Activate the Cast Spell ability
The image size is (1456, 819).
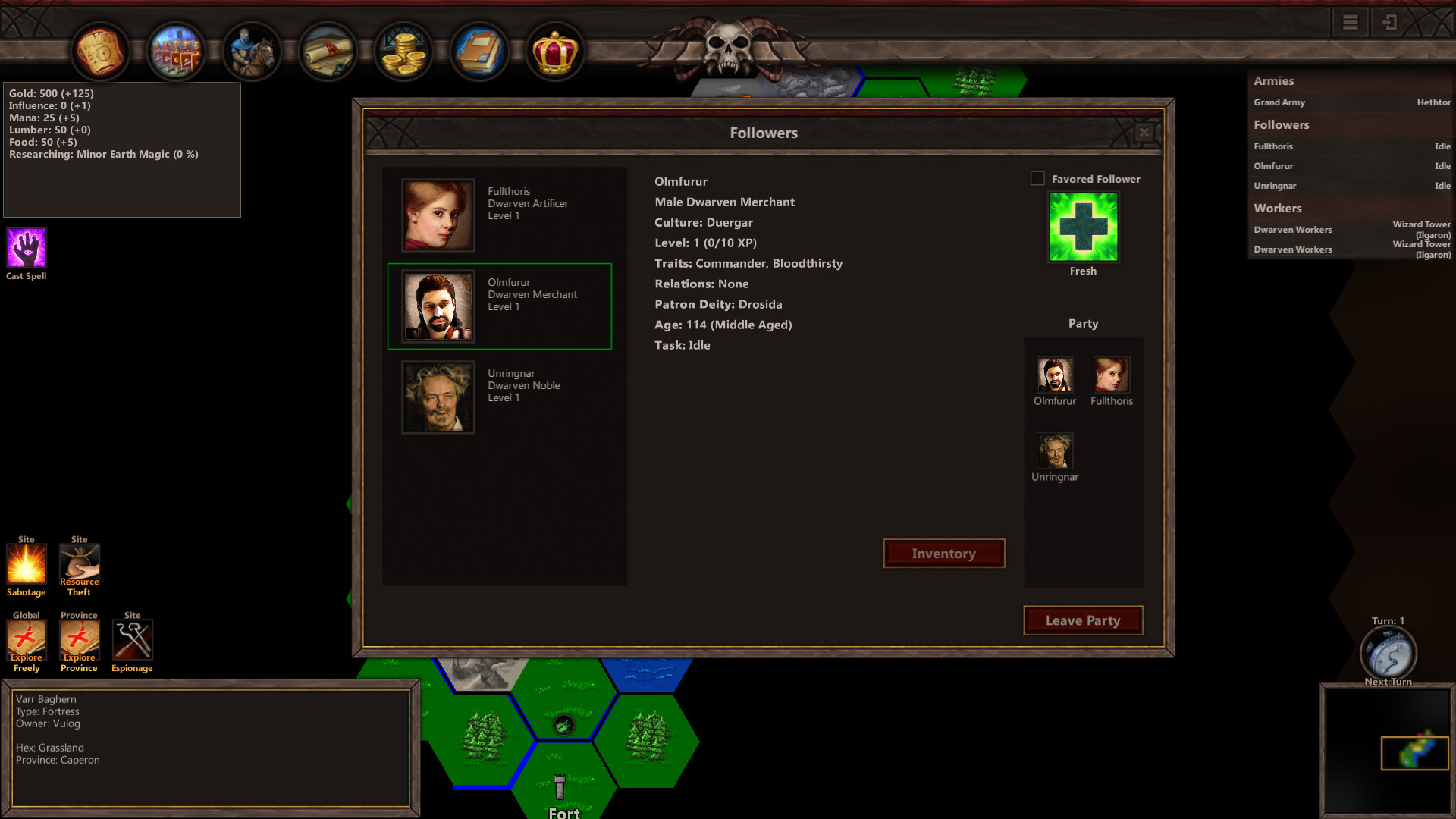pyautogui.click(x=26, y=246)
